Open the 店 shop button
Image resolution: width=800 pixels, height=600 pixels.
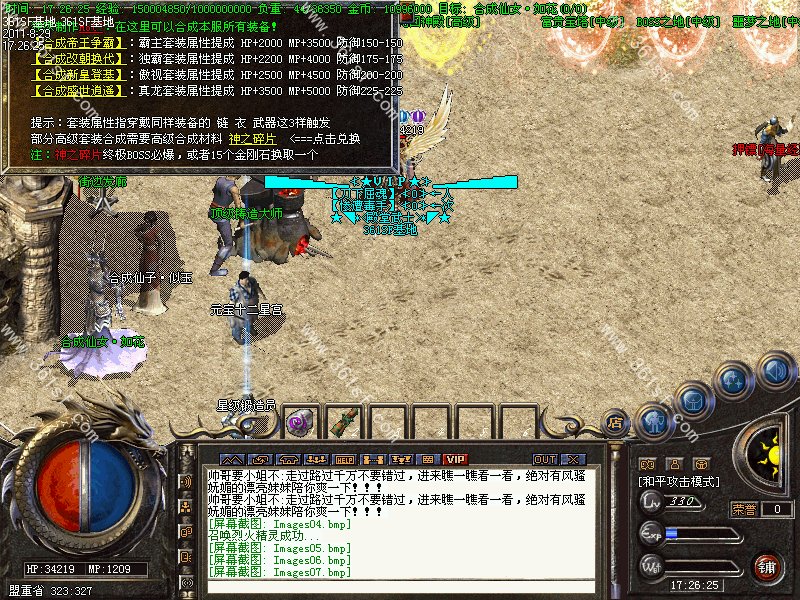(616, 421)
